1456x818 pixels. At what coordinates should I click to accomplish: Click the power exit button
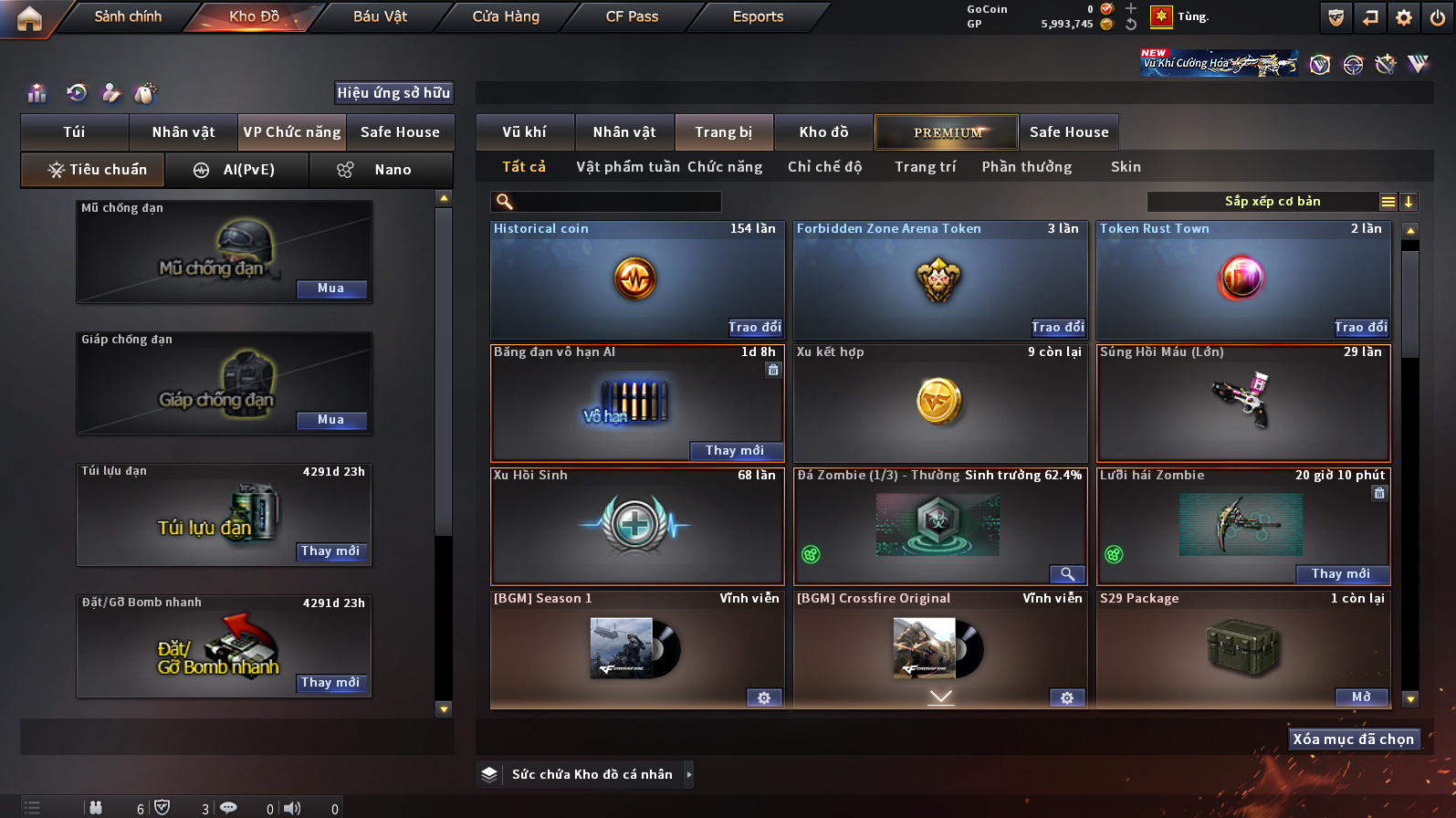(1438, 17)
